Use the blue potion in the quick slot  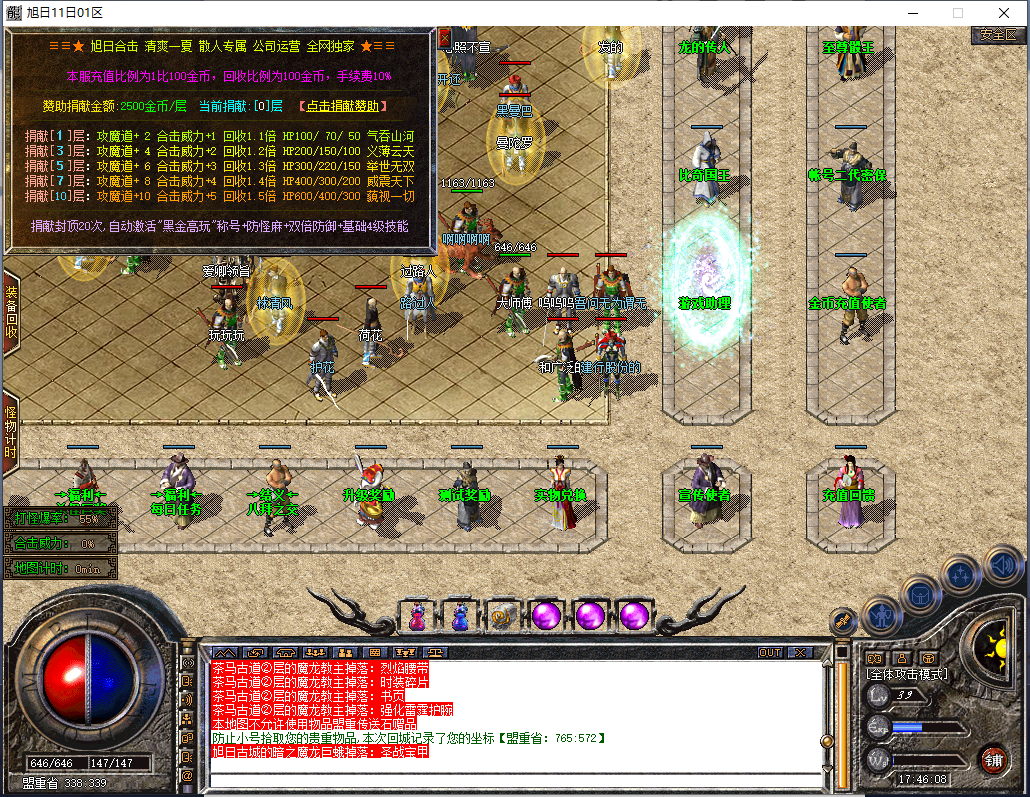tap(460, 616)
